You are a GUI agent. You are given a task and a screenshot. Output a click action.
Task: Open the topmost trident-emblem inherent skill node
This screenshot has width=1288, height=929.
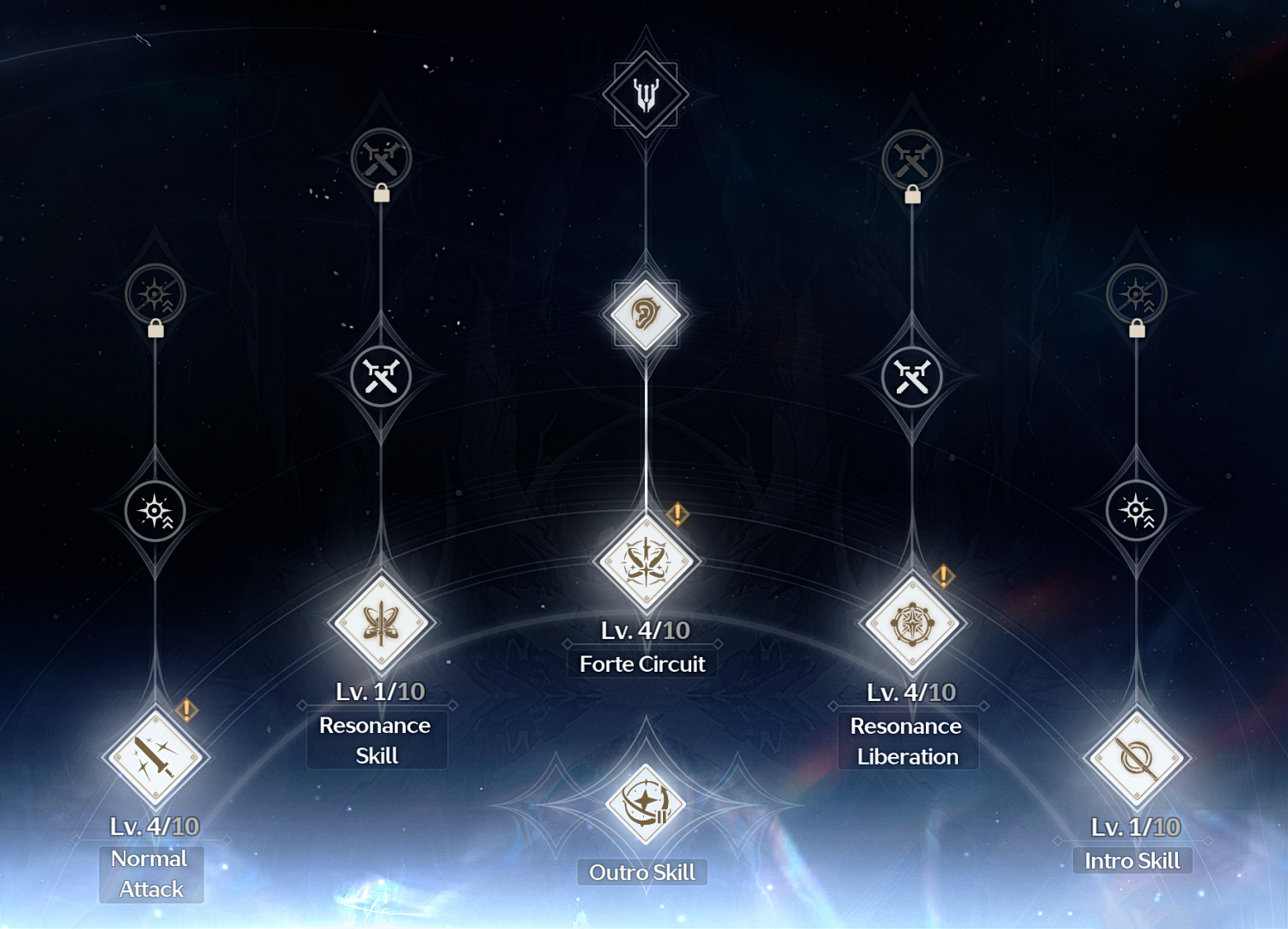coord(646,94)
